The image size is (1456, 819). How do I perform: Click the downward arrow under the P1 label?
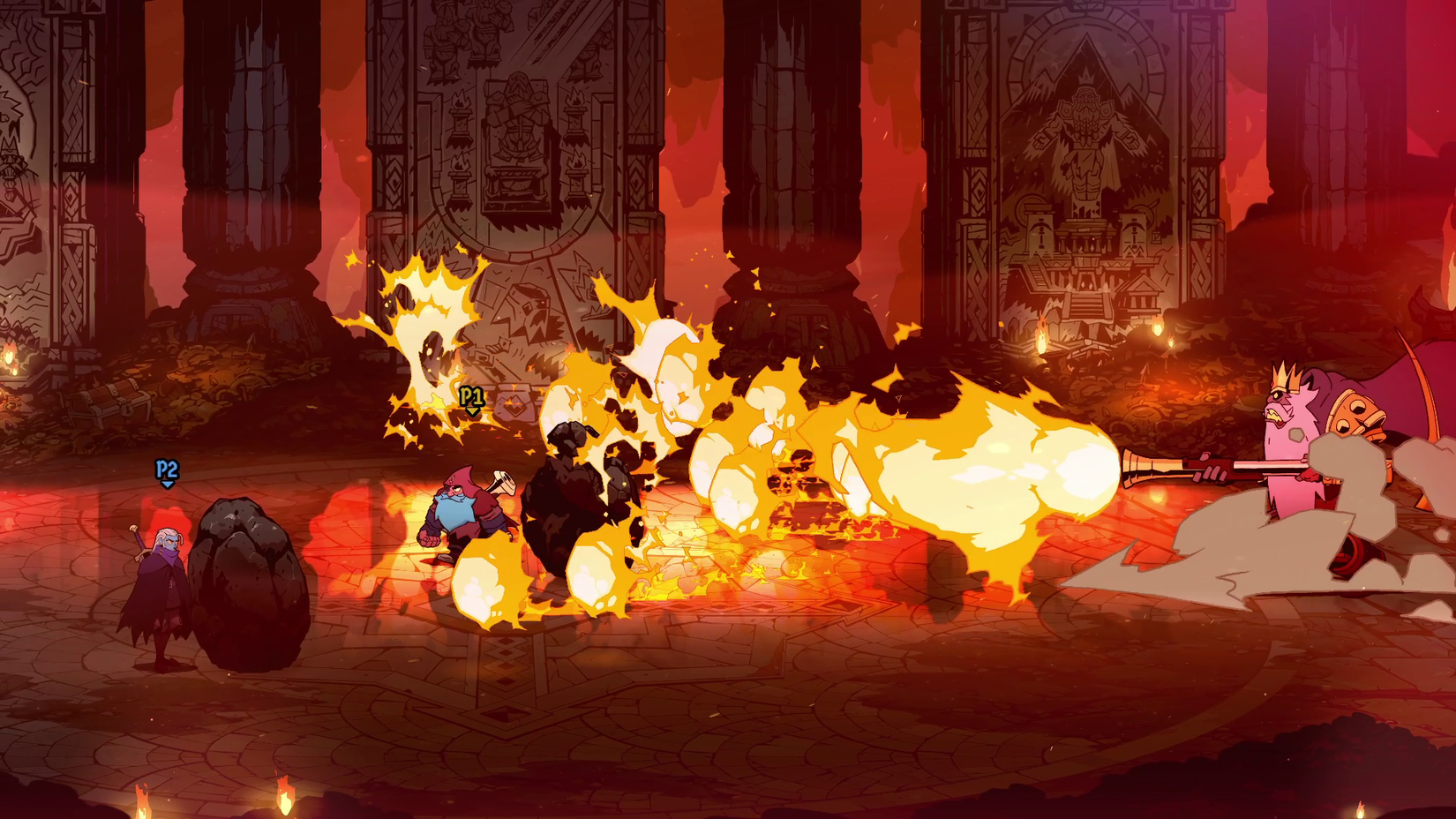click(x=471, y=411)
